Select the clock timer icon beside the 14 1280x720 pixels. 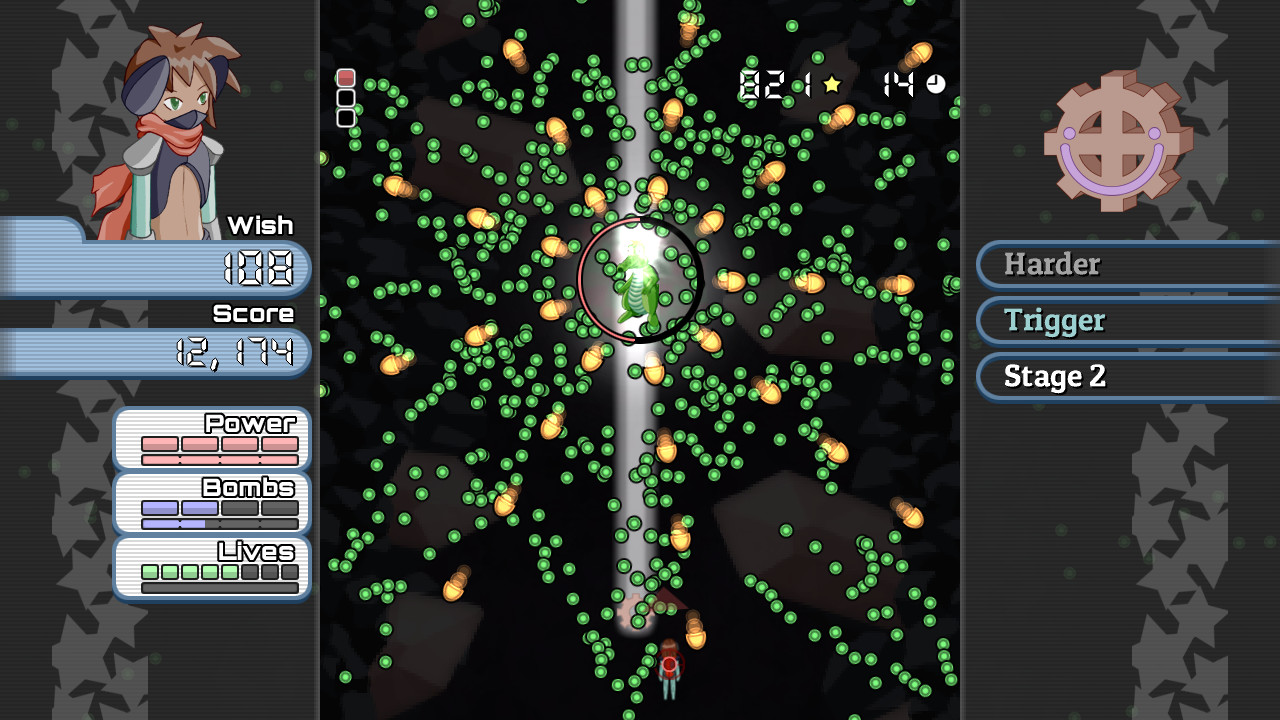[x=932, y=86]
